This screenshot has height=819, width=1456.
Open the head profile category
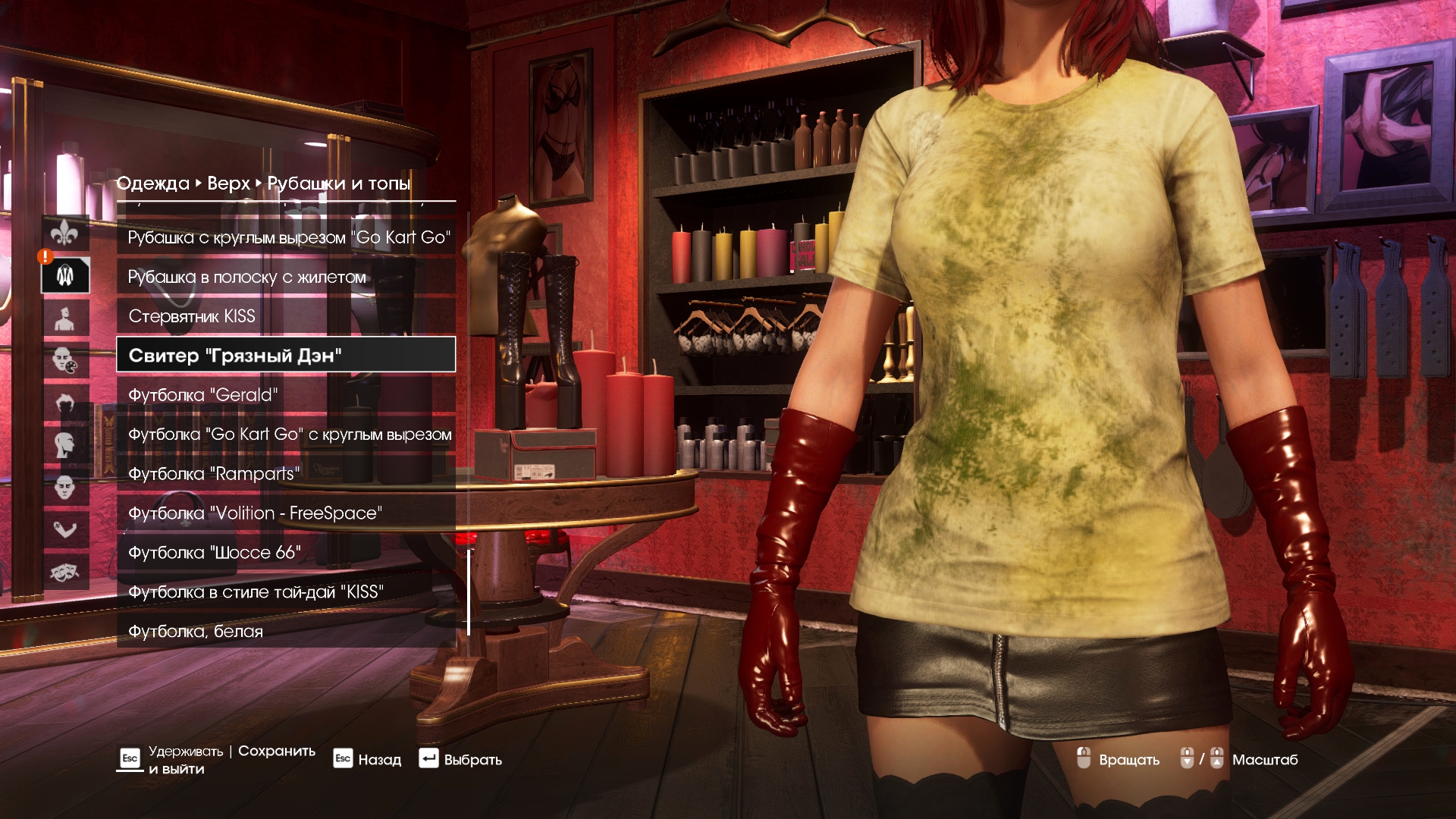(65, 445)
